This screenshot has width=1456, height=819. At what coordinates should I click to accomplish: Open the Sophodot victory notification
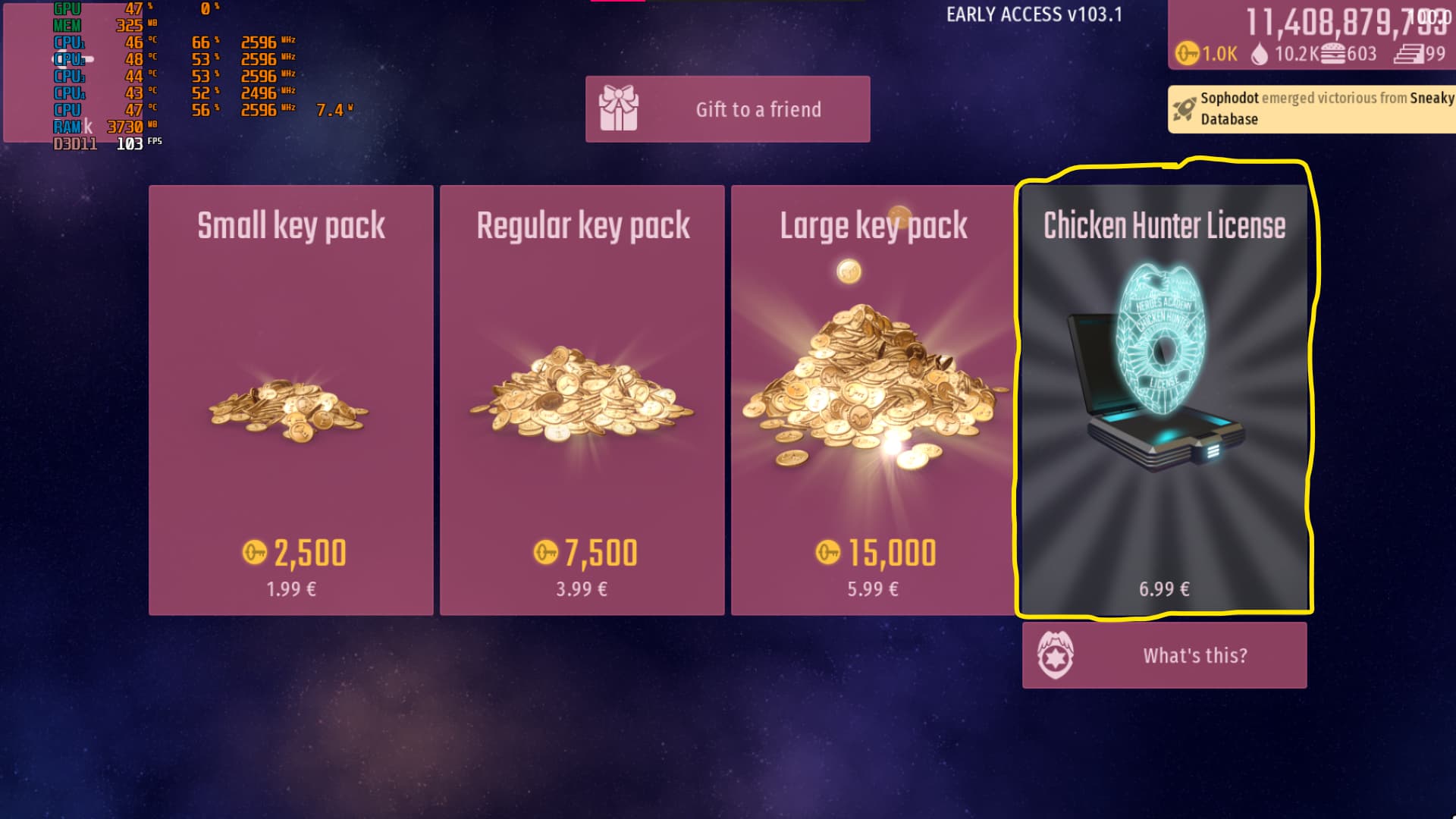(1312, 108)
